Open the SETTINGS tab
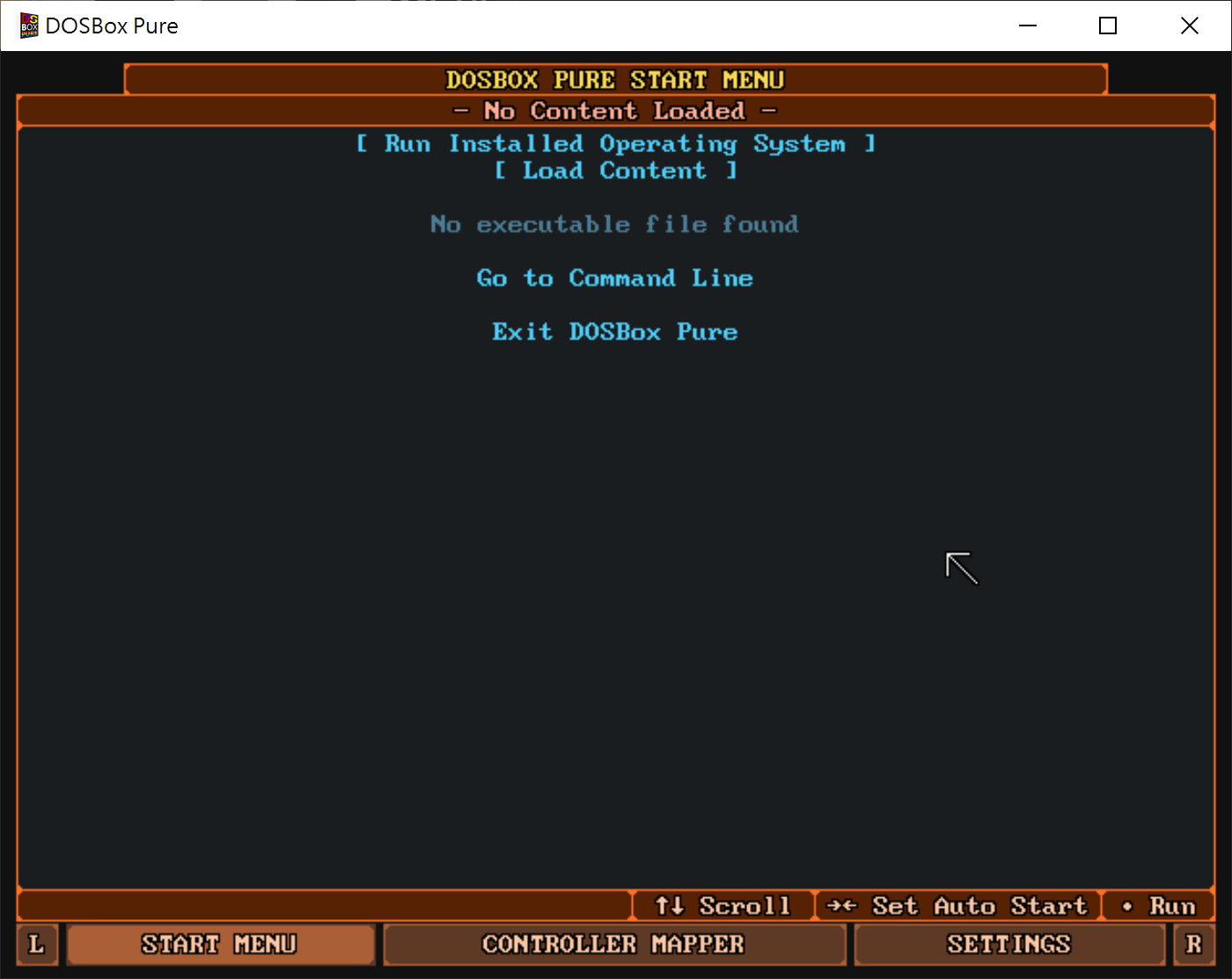The width and height of the screenshot is (1232, 979). [1008, 944]
